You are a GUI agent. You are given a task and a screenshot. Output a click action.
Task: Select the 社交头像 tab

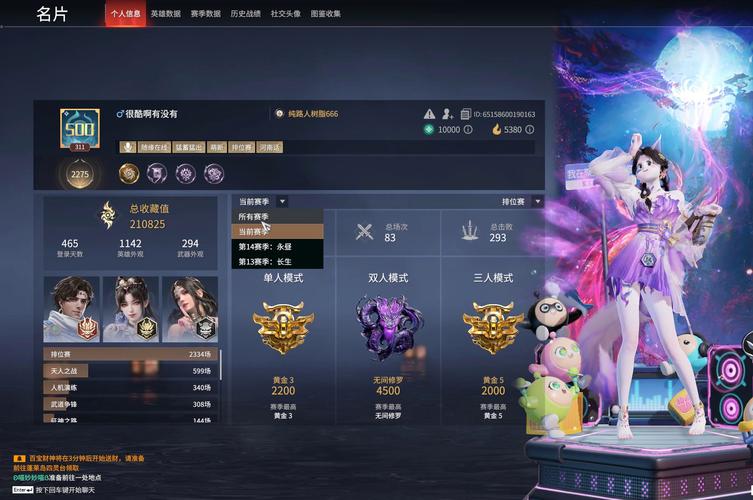pyautogui.click(x=286, y=14)
